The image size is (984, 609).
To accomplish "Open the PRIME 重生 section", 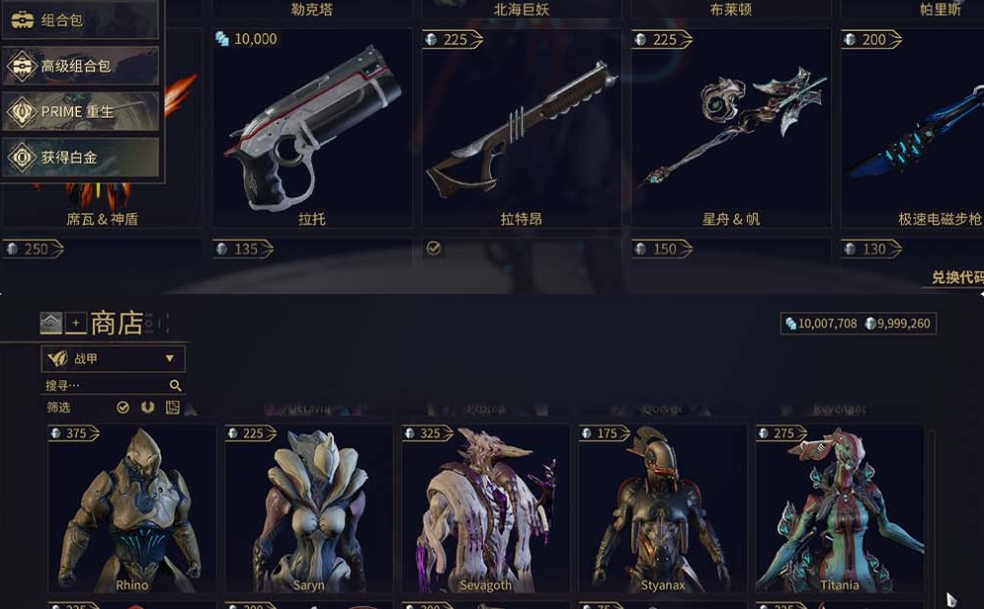I will click(80, 111).
